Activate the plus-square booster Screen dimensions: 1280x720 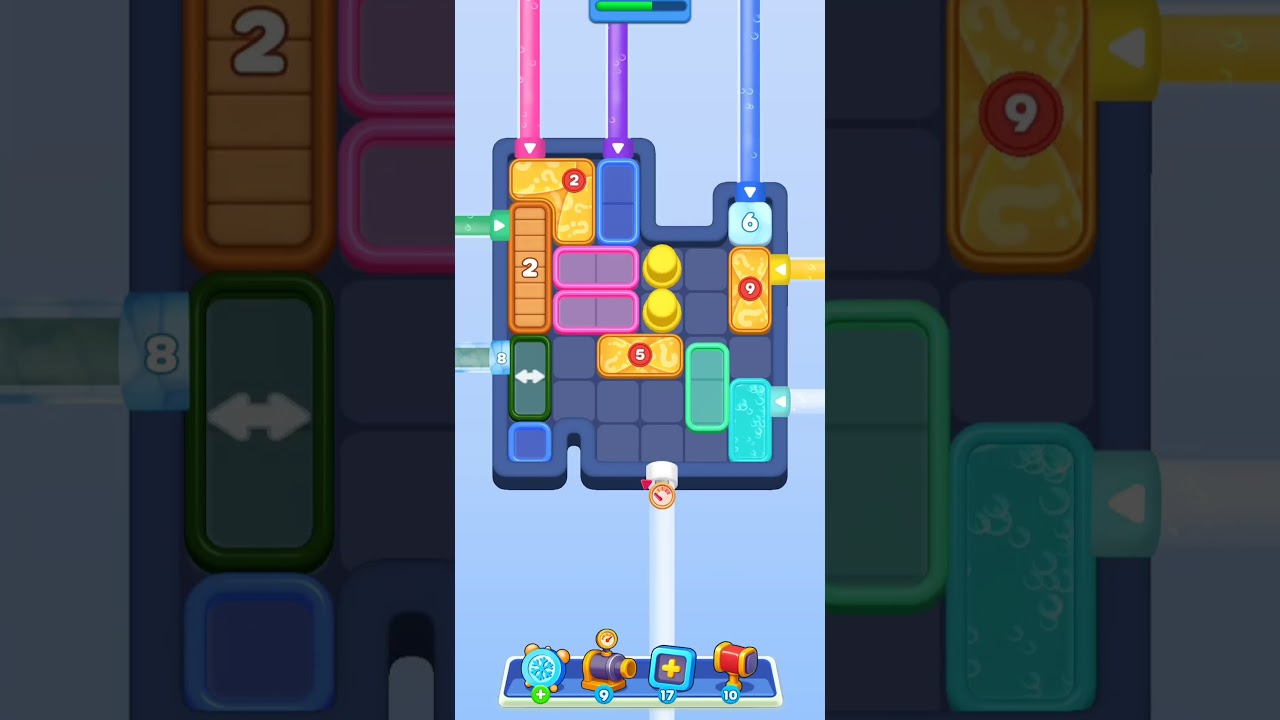672,670
